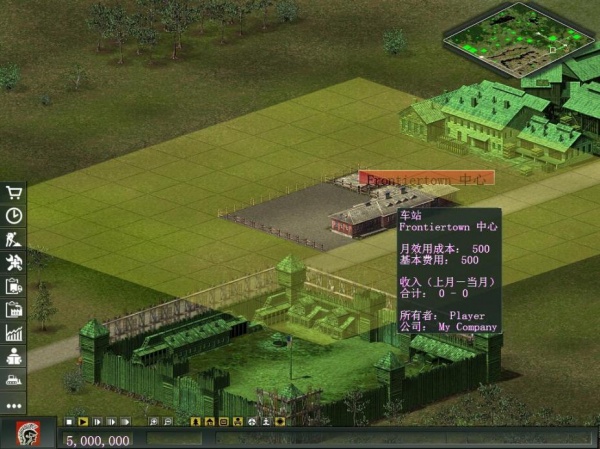600x449 pixels.
Task: Open the bar chart statistics panel
Action: click(x=14, y=333)
